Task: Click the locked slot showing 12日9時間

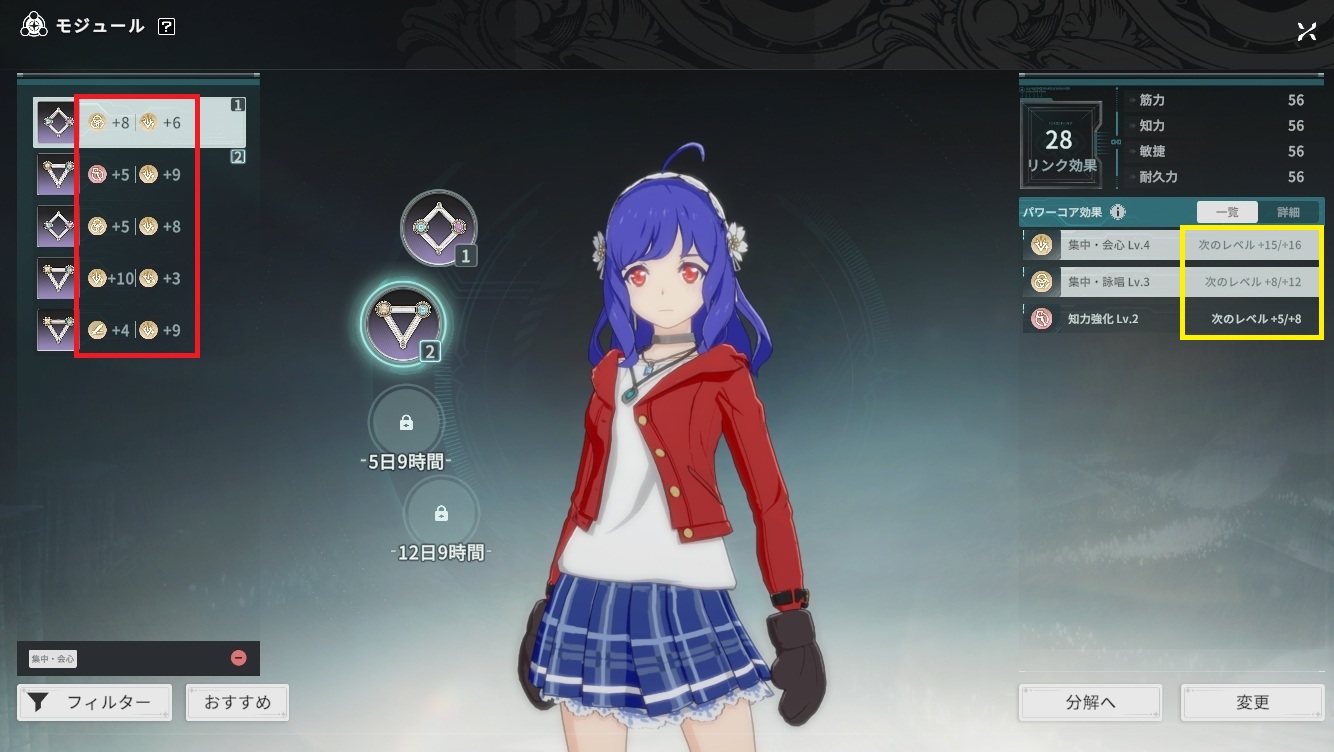Action: pos(441,514)
